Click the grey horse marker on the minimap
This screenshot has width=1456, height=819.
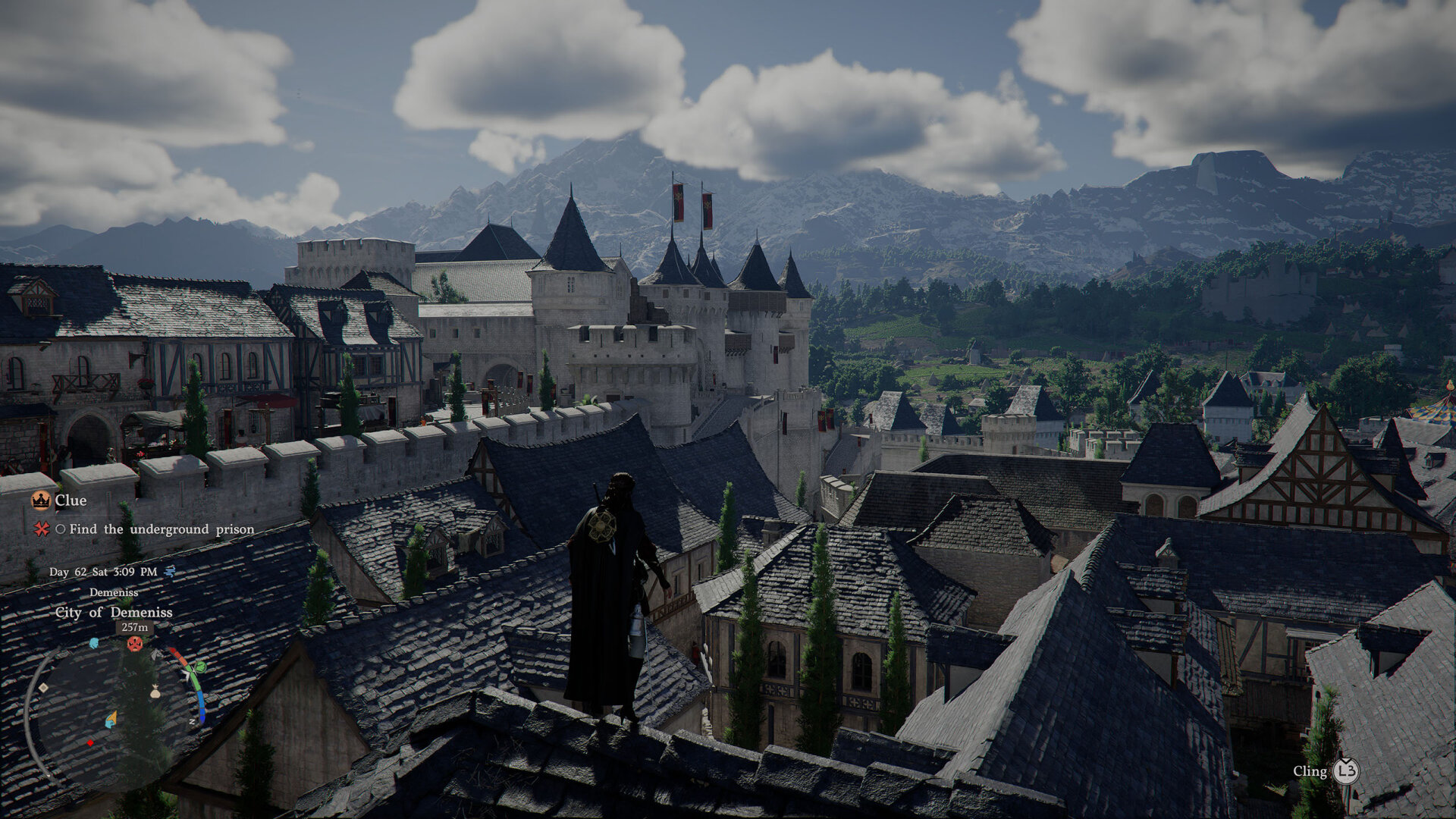coord(155,653)
